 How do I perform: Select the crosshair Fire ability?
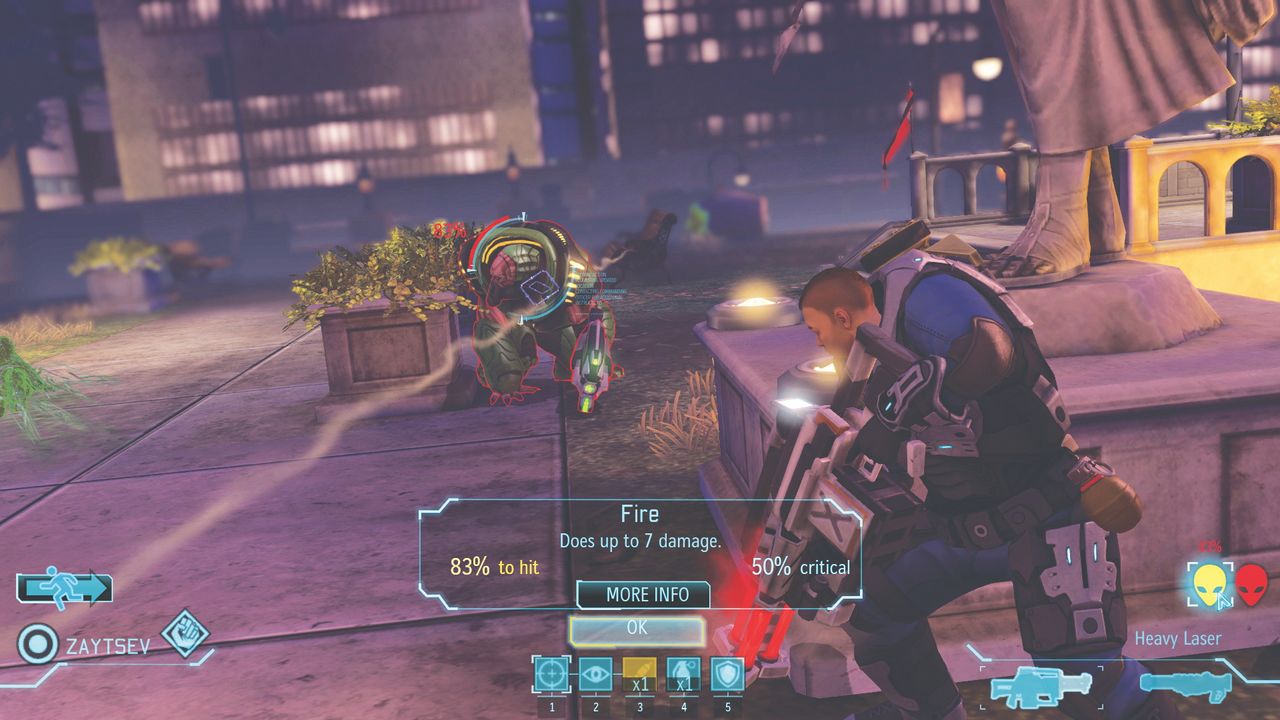(x=551, y=675)
